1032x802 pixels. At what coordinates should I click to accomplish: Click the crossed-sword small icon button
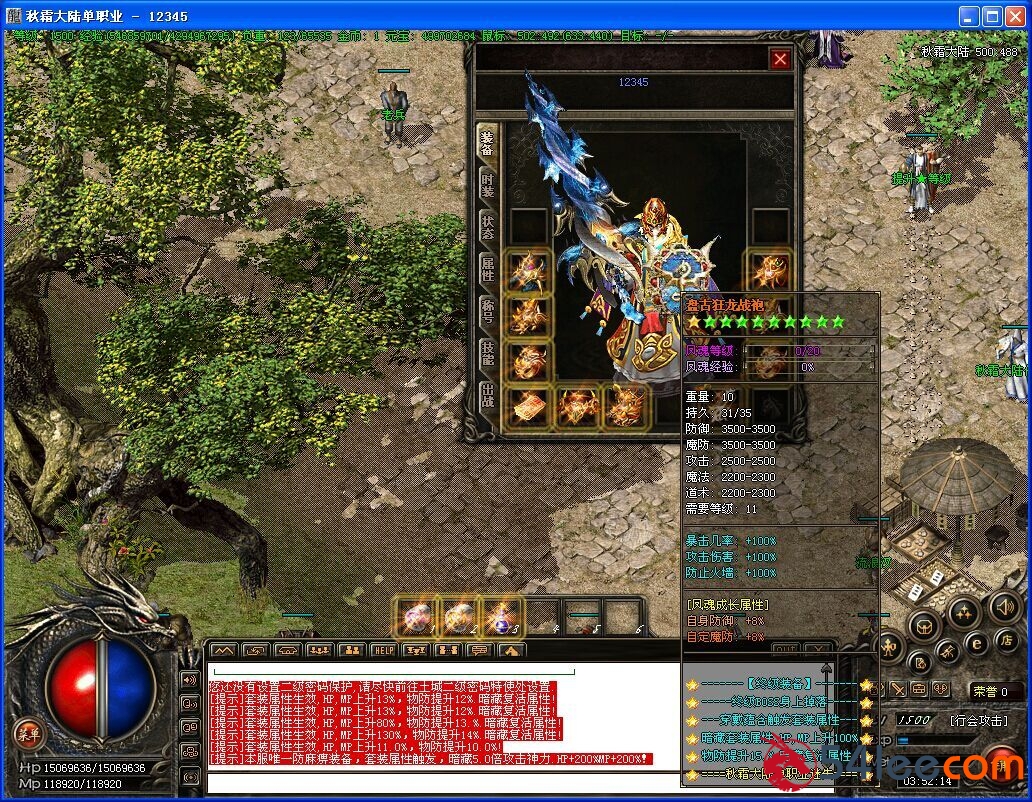[898, 690]
